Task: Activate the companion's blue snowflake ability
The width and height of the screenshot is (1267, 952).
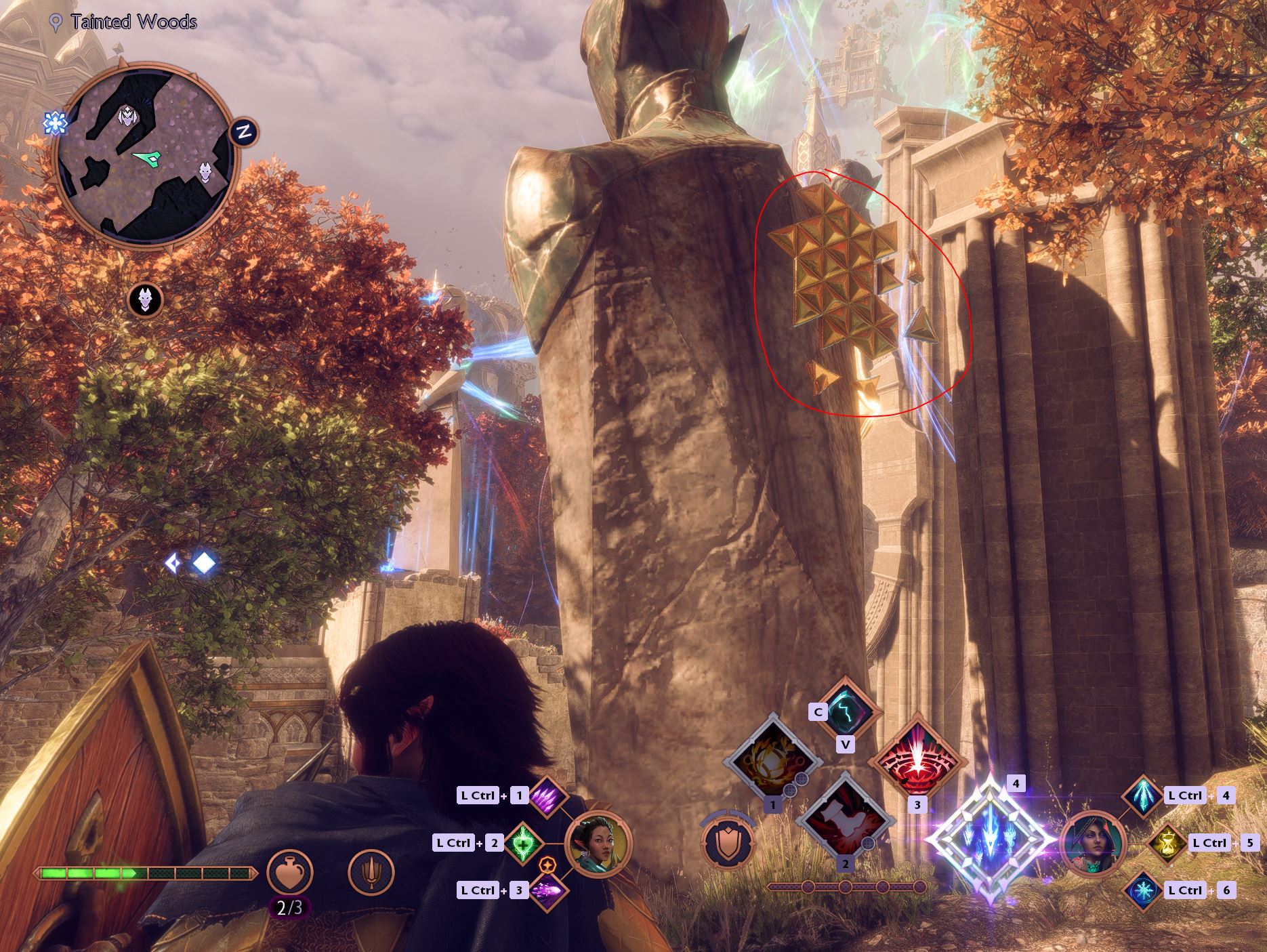Action: click(x=1143, y=890)
